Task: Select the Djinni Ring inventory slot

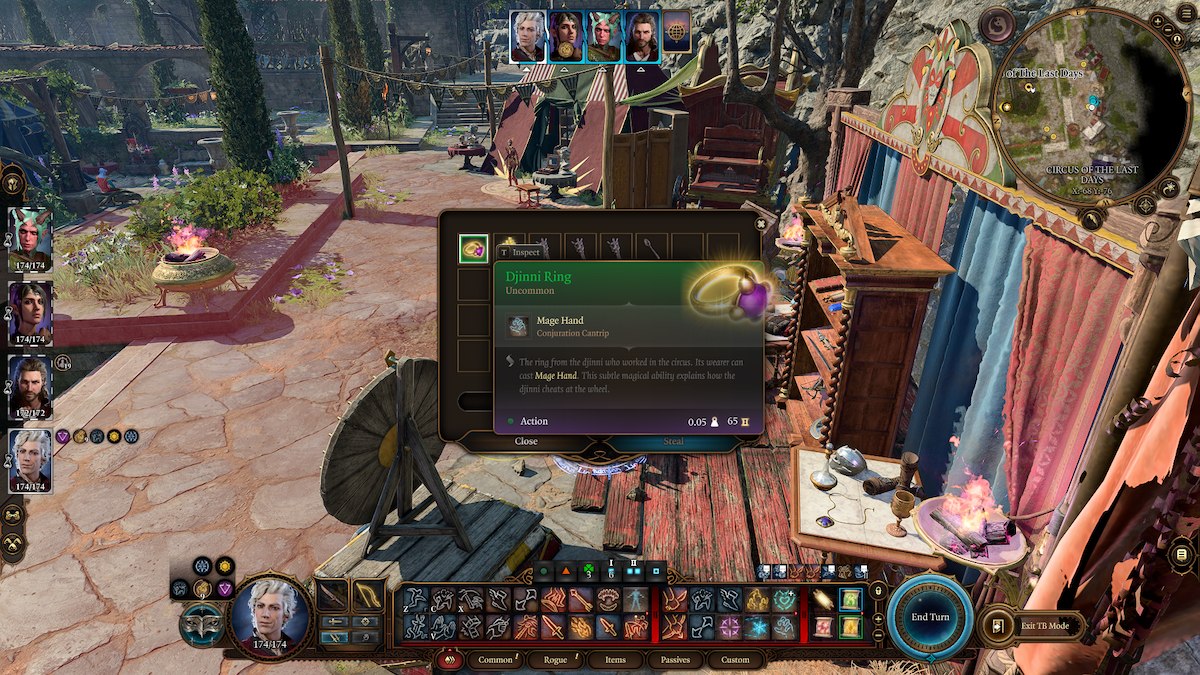Action: click(x=473, y=249)
